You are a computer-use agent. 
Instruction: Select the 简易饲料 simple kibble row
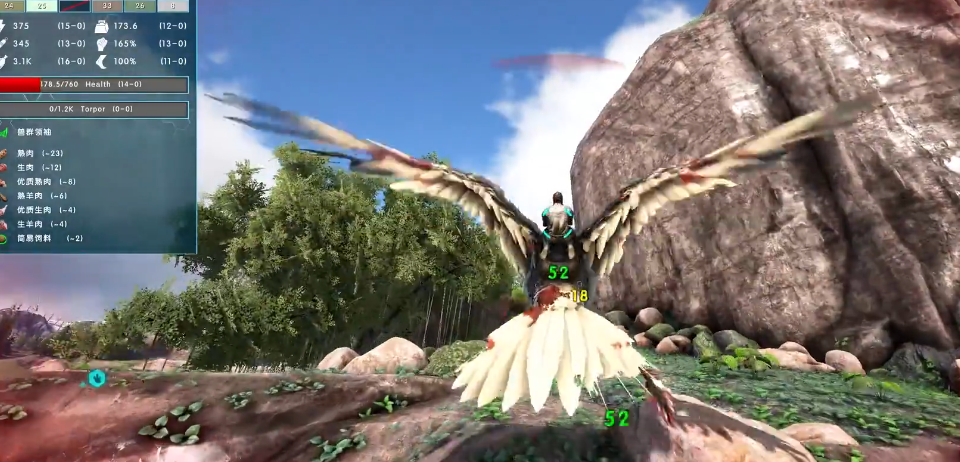point(45,238)
